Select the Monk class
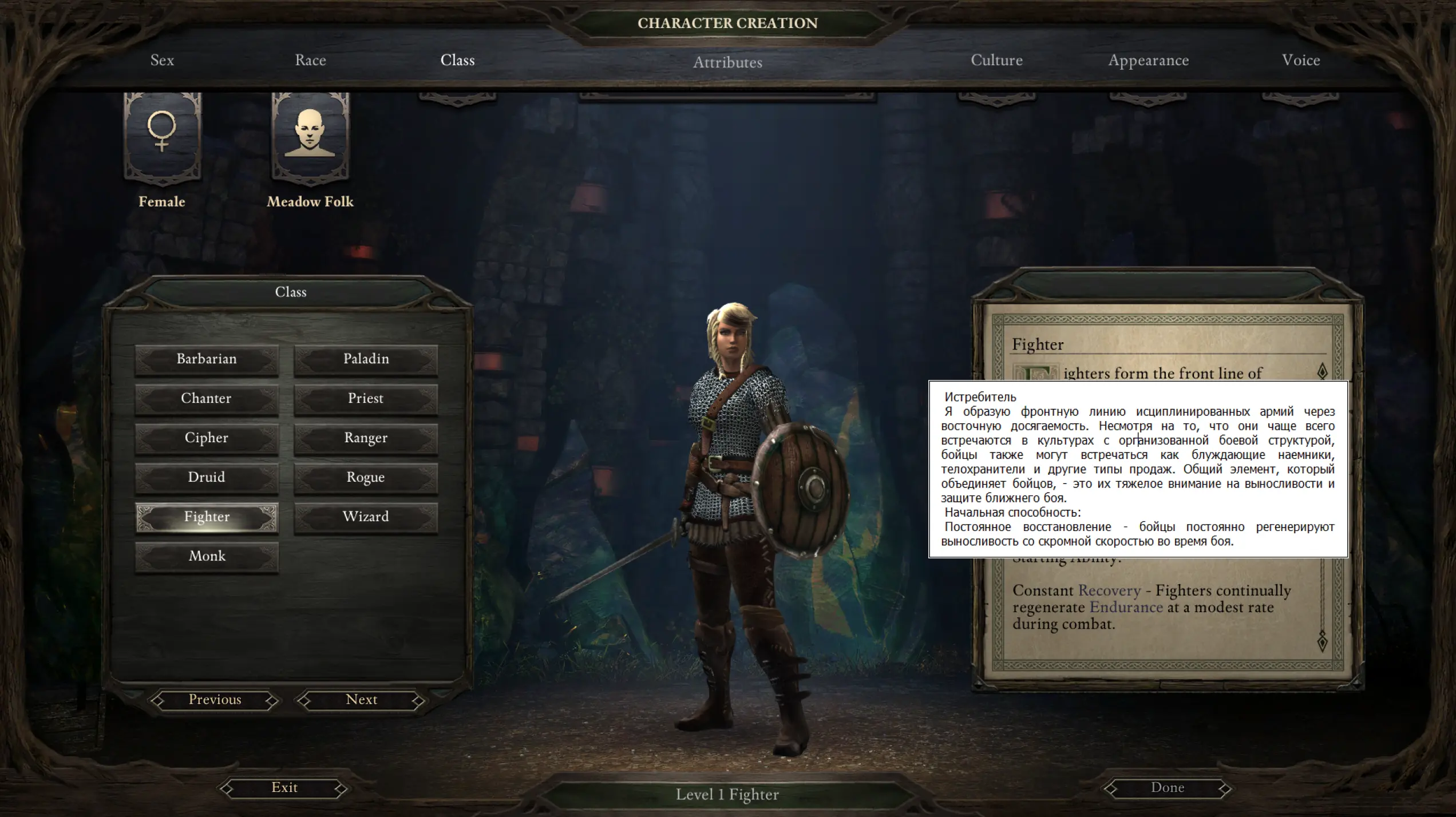This screenshot has width=1456, height=817. click(207, 557)
